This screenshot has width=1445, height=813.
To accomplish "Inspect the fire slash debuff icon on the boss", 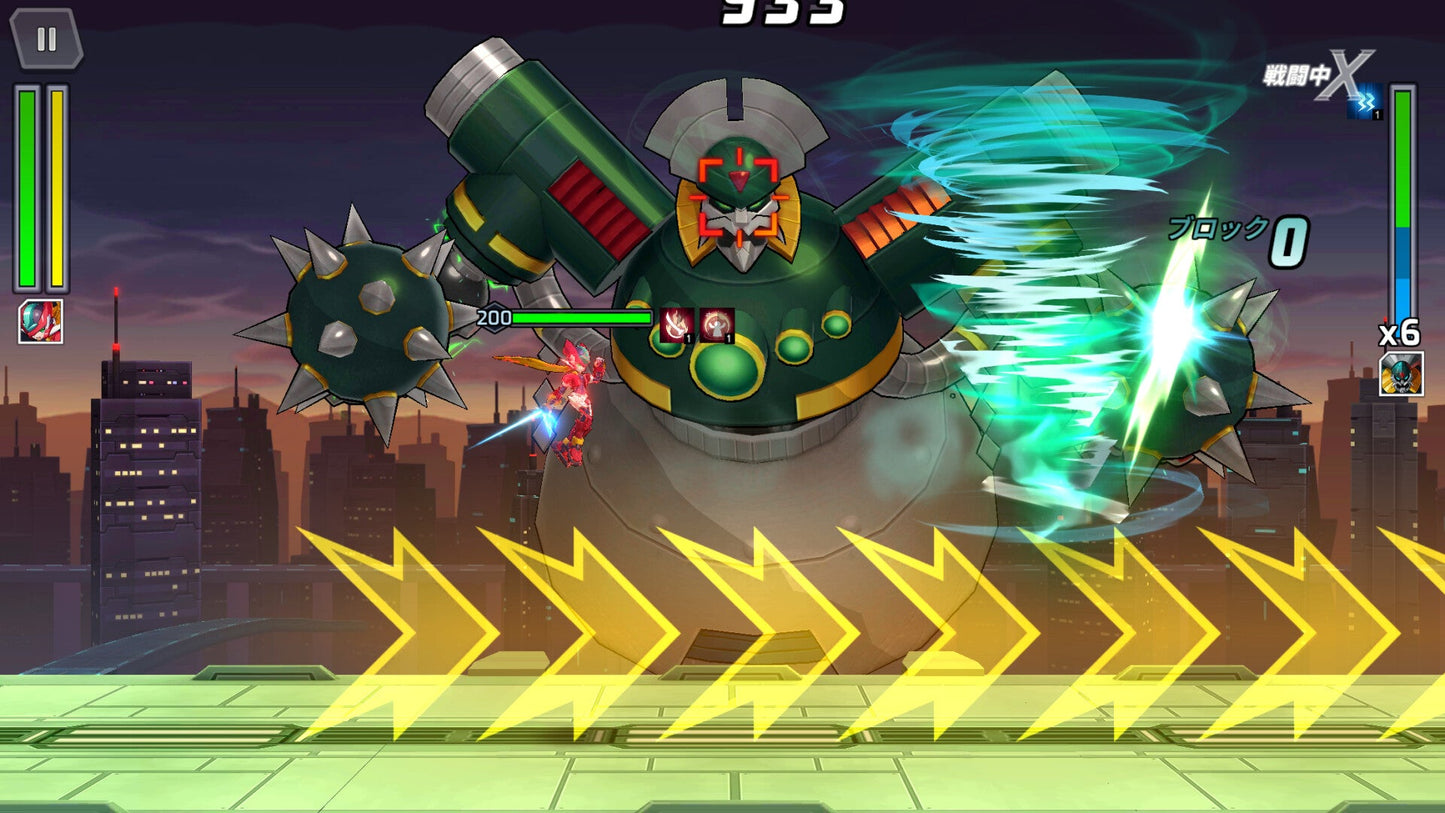I will pos(677,325).
